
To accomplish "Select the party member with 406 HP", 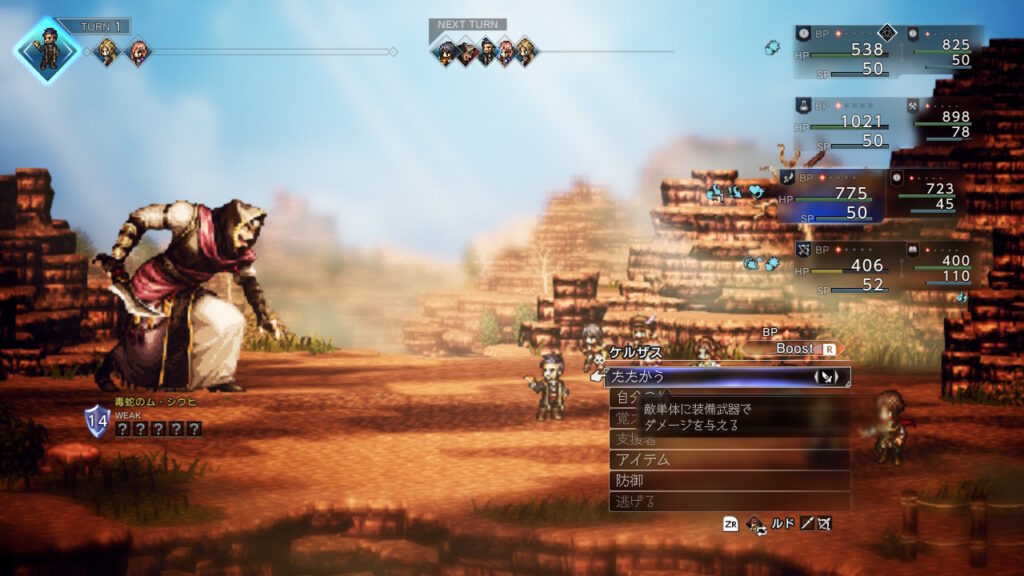I will point(840,267).
